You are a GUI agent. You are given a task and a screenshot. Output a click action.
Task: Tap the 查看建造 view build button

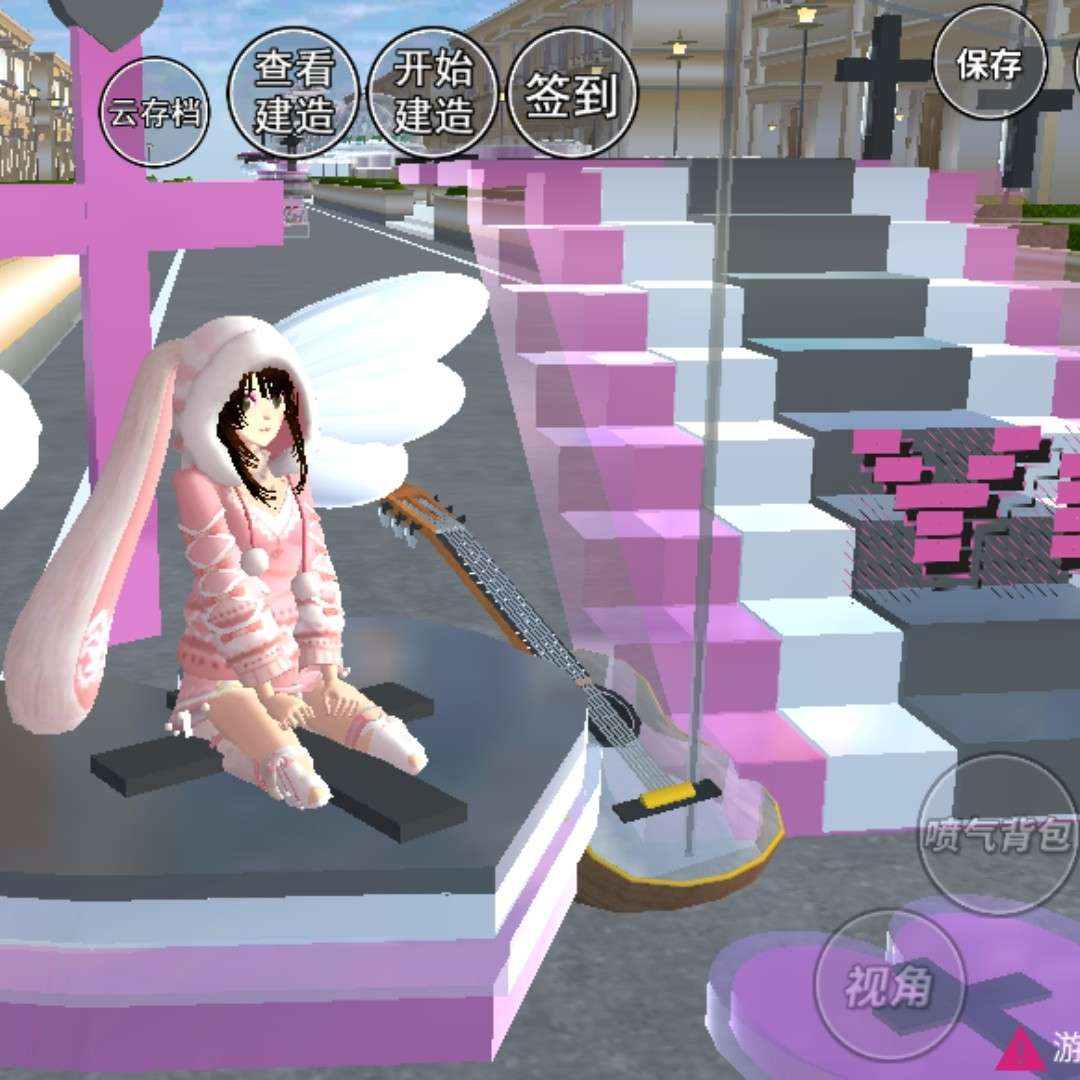click(293, 93)
